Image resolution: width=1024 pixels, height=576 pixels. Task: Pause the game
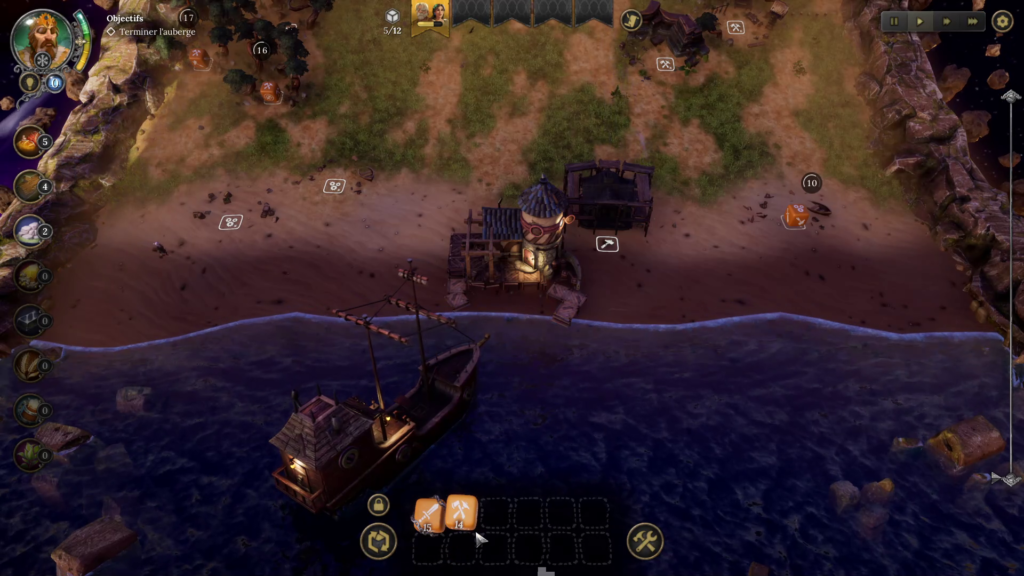click(x=895, y=21)
